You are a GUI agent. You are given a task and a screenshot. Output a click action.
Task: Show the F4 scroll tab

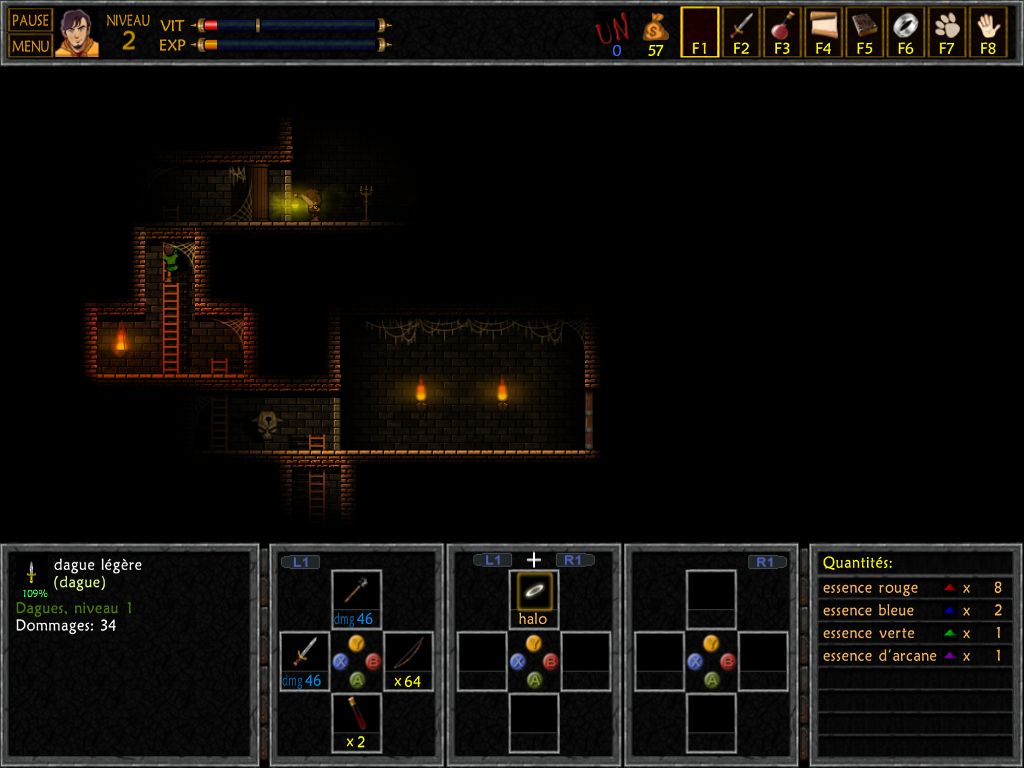coord(823,31)
